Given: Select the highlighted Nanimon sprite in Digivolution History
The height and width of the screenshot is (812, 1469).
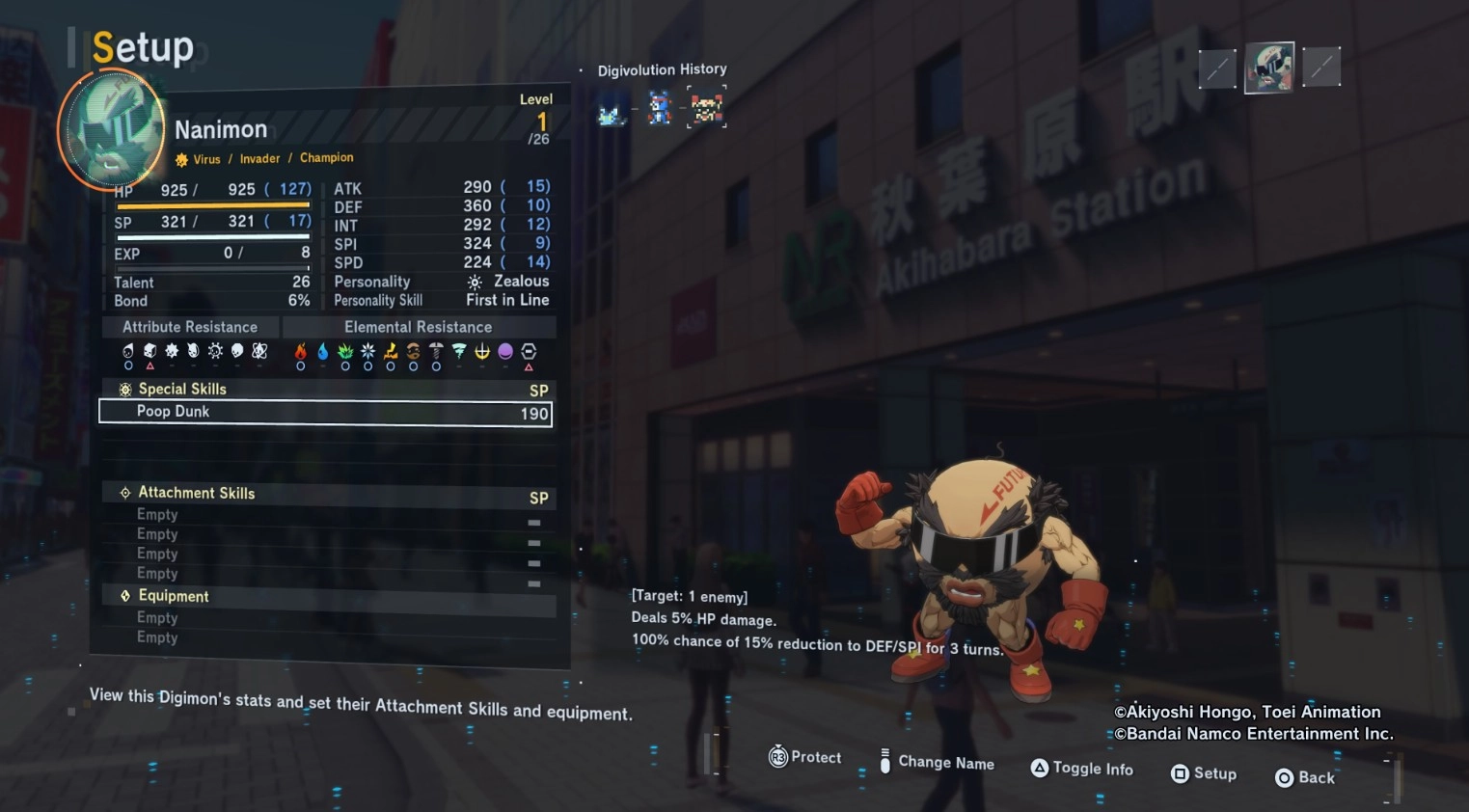Looking at the screenshot, I should click(707, 107).
